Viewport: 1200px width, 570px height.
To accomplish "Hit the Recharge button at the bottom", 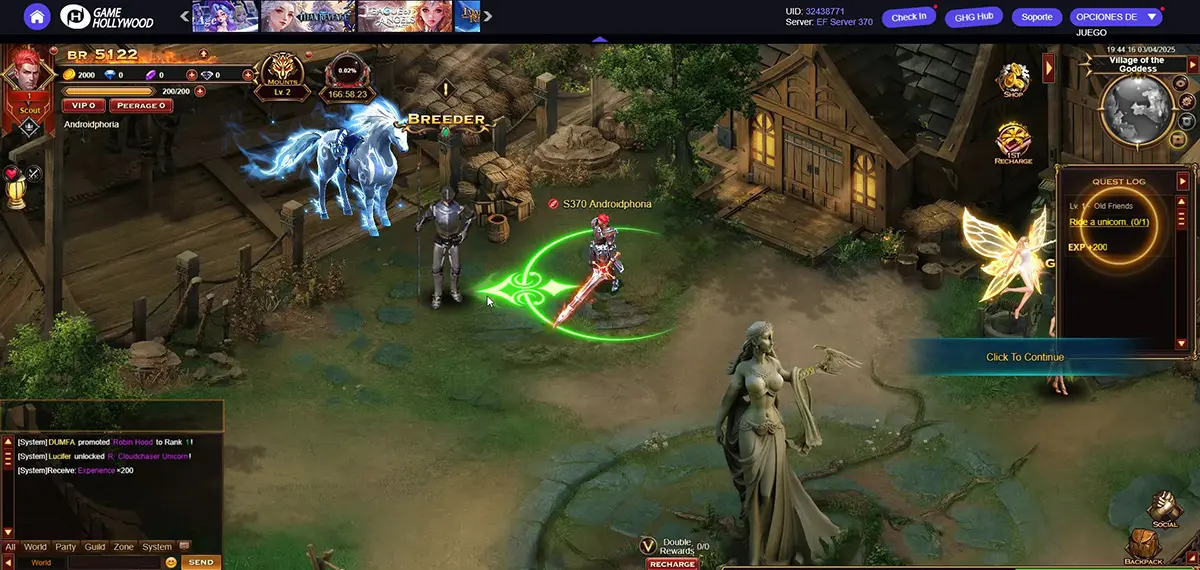I will pos(672,564).
